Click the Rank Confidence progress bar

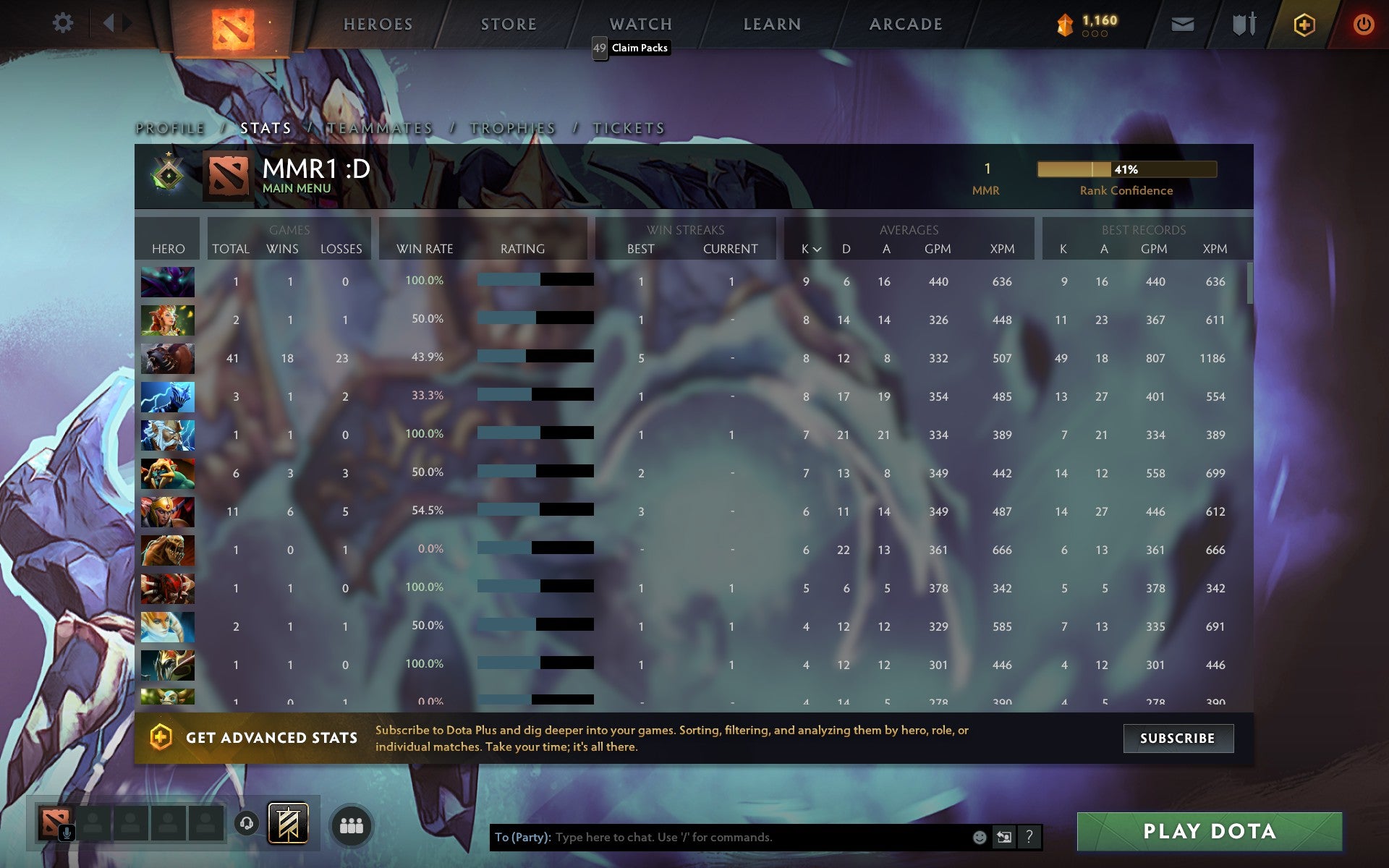click(1126, 169)
